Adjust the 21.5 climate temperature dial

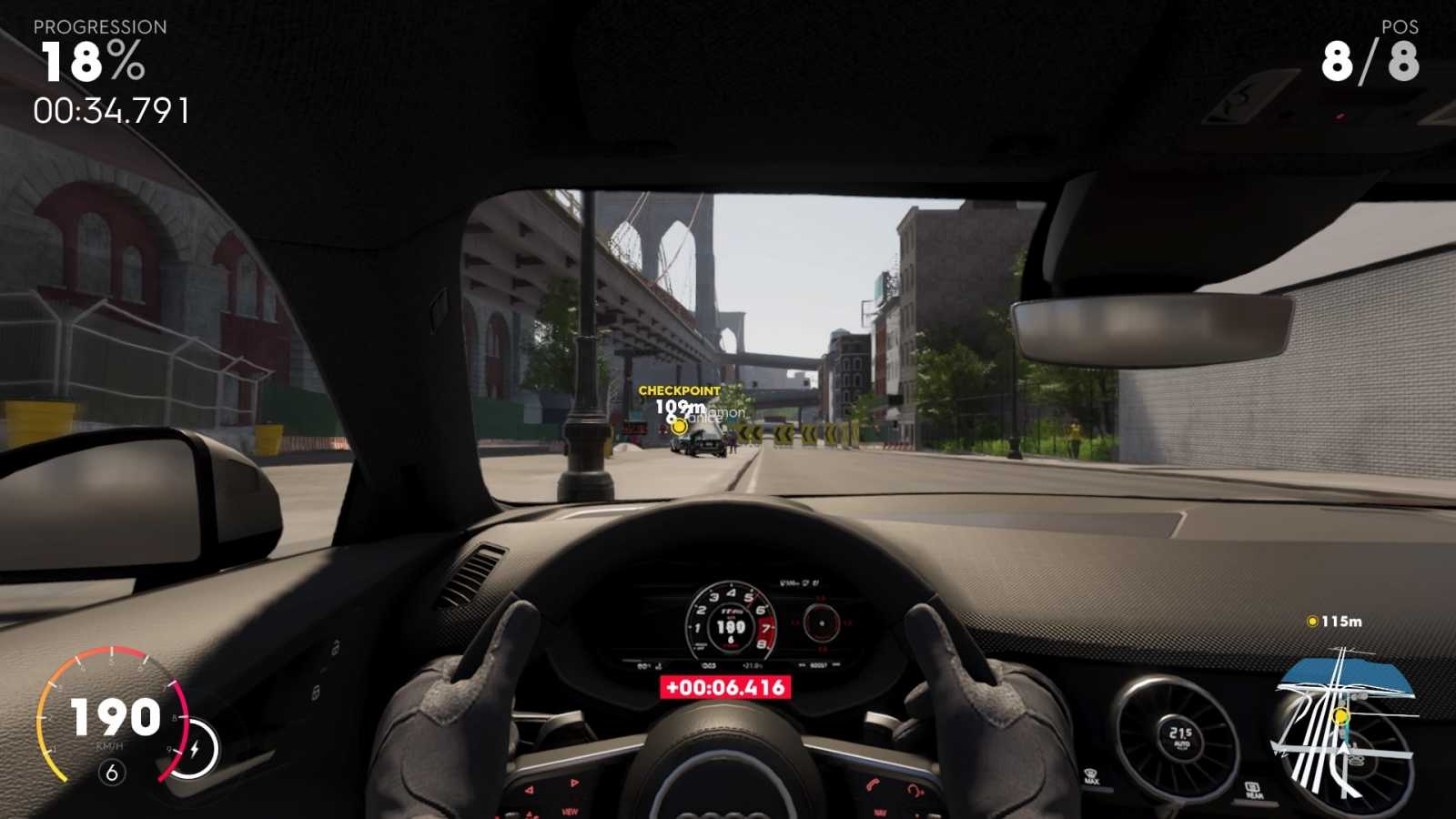click(x=1180, y=737)
